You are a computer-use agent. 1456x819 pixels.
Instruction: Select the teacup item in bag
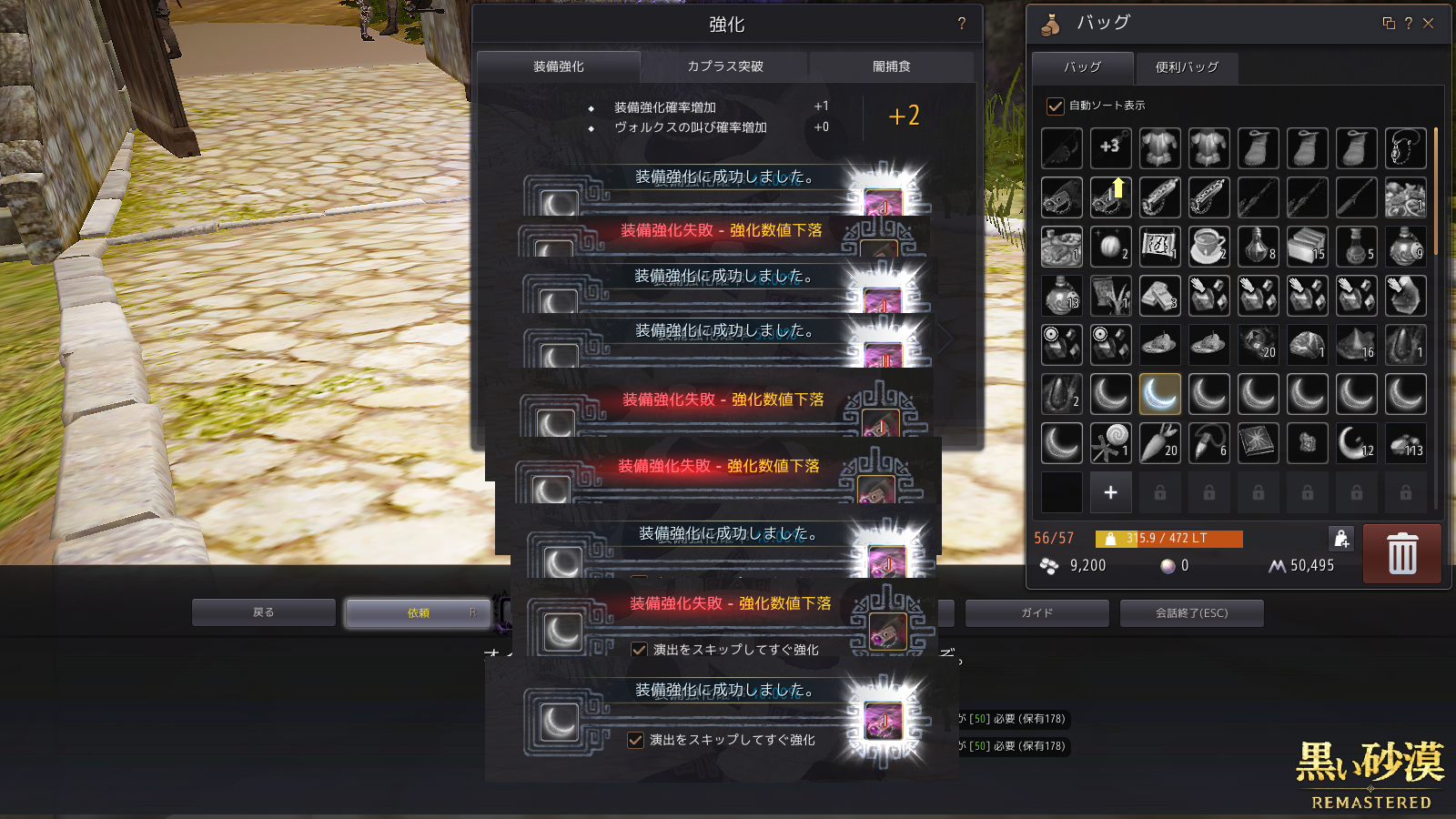(x=1208, y=247)
